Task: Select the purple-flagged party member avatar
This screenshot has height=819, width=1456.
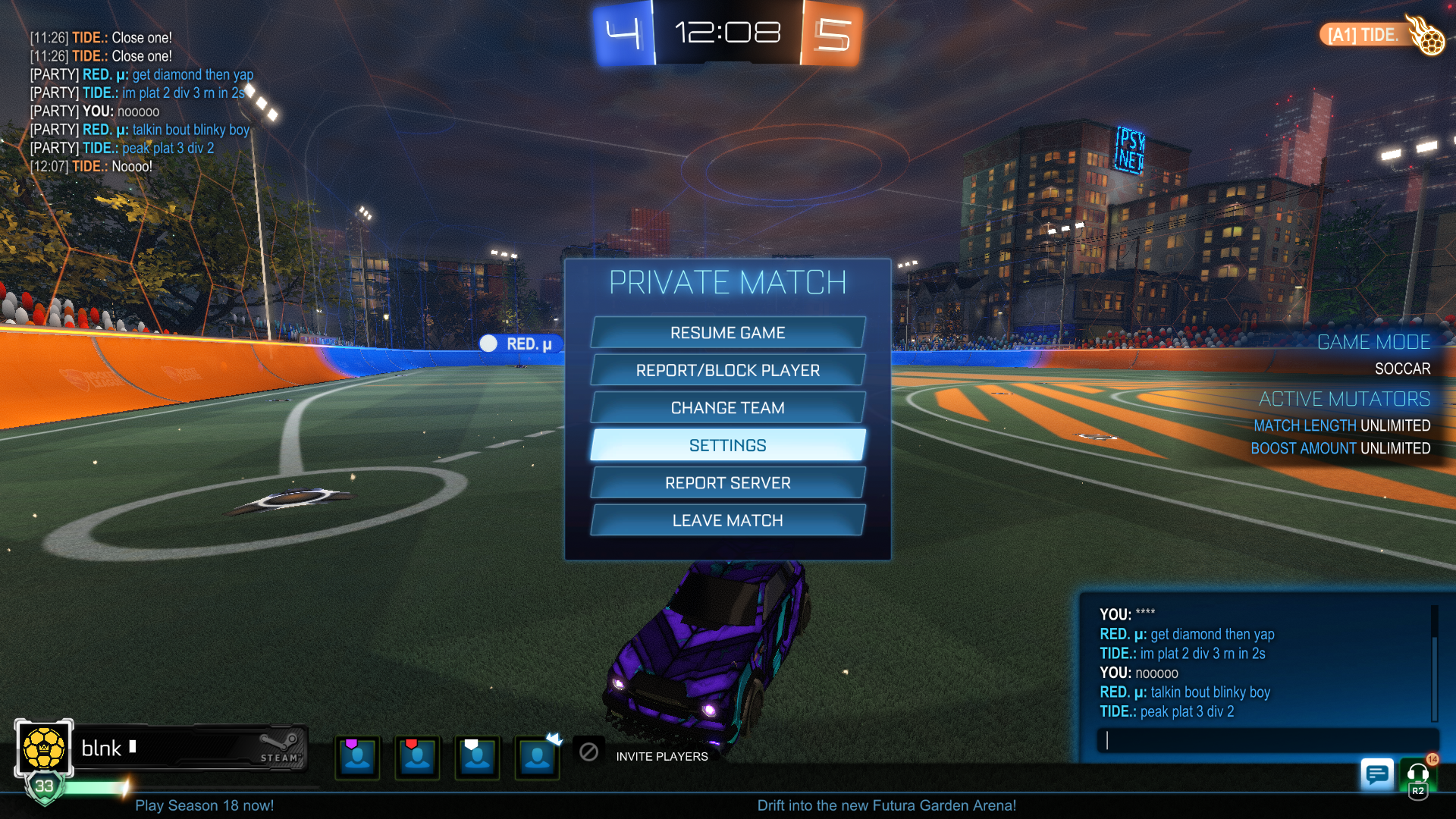Action: pos(356,757)
